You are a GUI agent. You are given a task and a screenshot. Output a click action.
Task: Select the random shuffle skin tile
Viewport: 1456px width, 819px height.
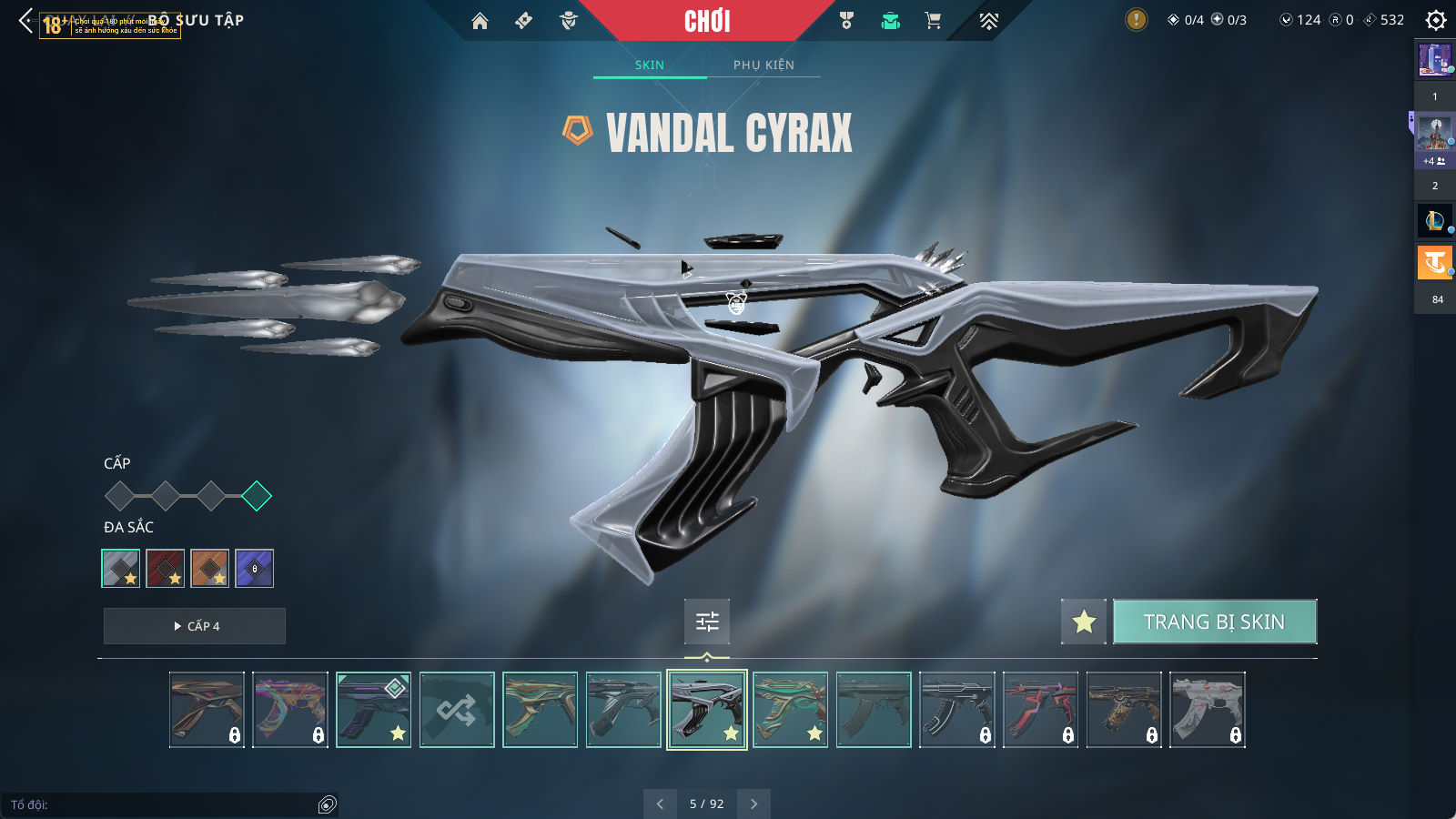pos(457,710)
